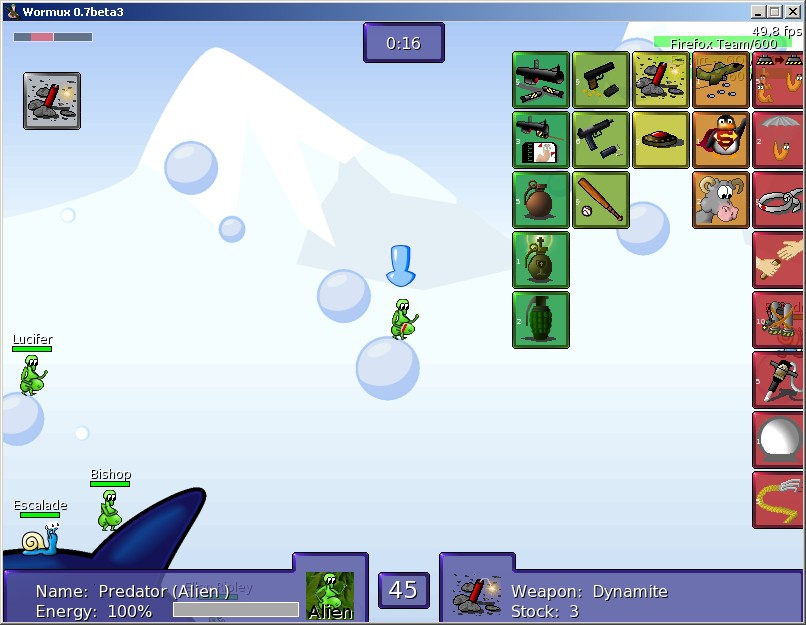Use the parachute tool

click(x=779, y=140)
